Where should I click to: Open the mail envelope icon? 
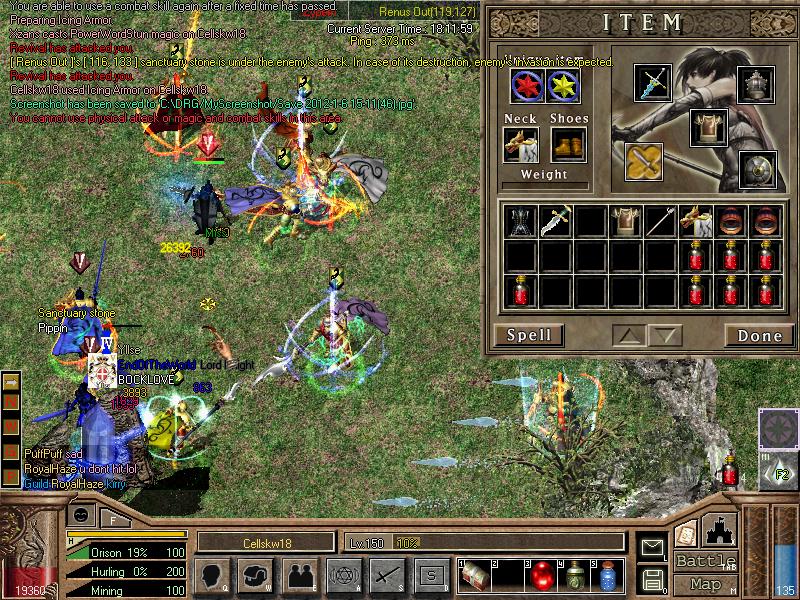(652, 547)
